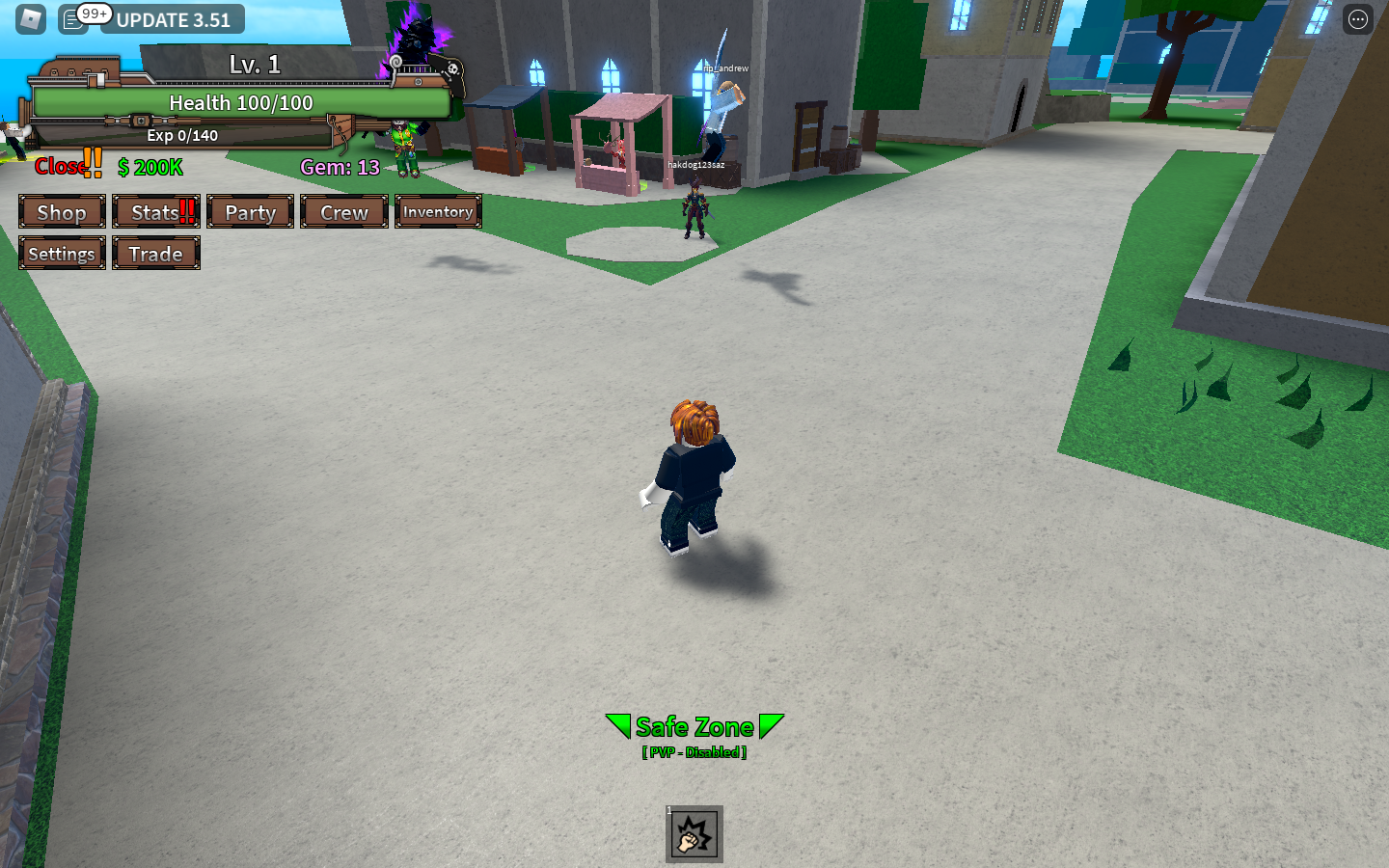
Task: Open the Settings menu
Action: [62, 254]
